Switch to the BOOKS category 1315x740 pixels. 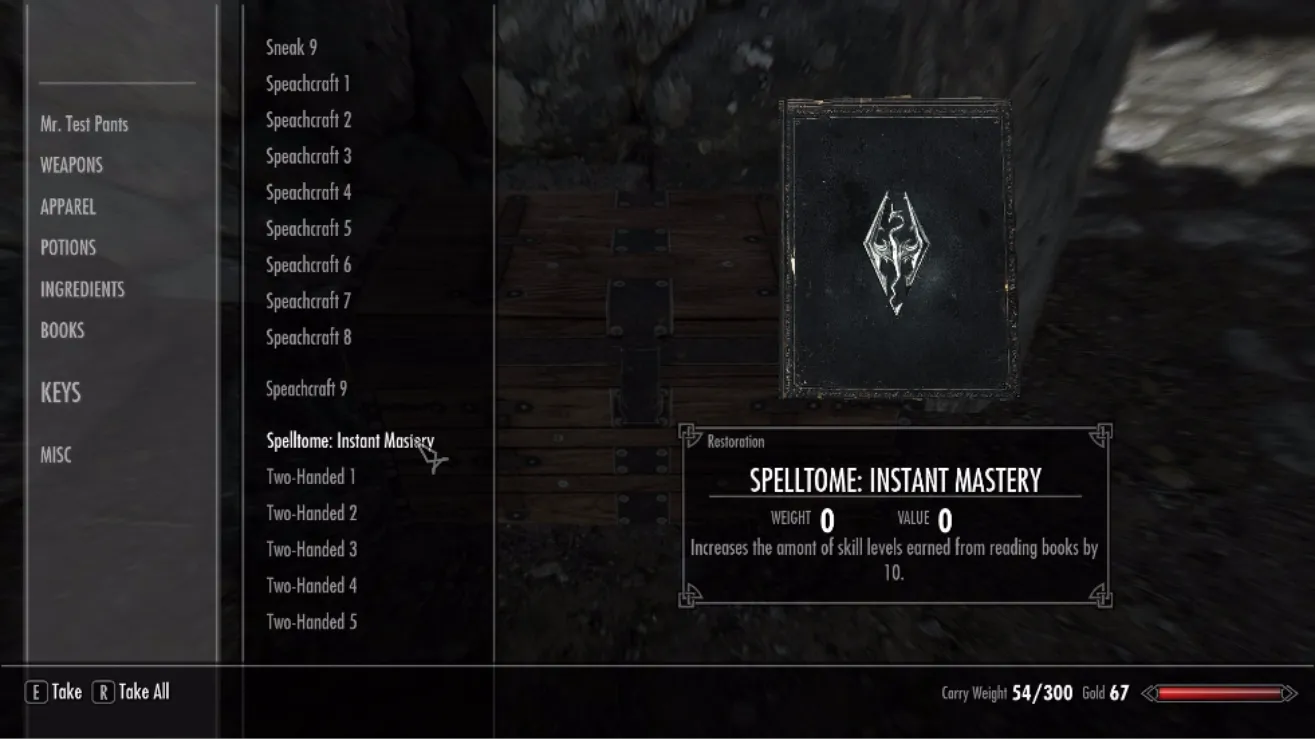[62, 330]
